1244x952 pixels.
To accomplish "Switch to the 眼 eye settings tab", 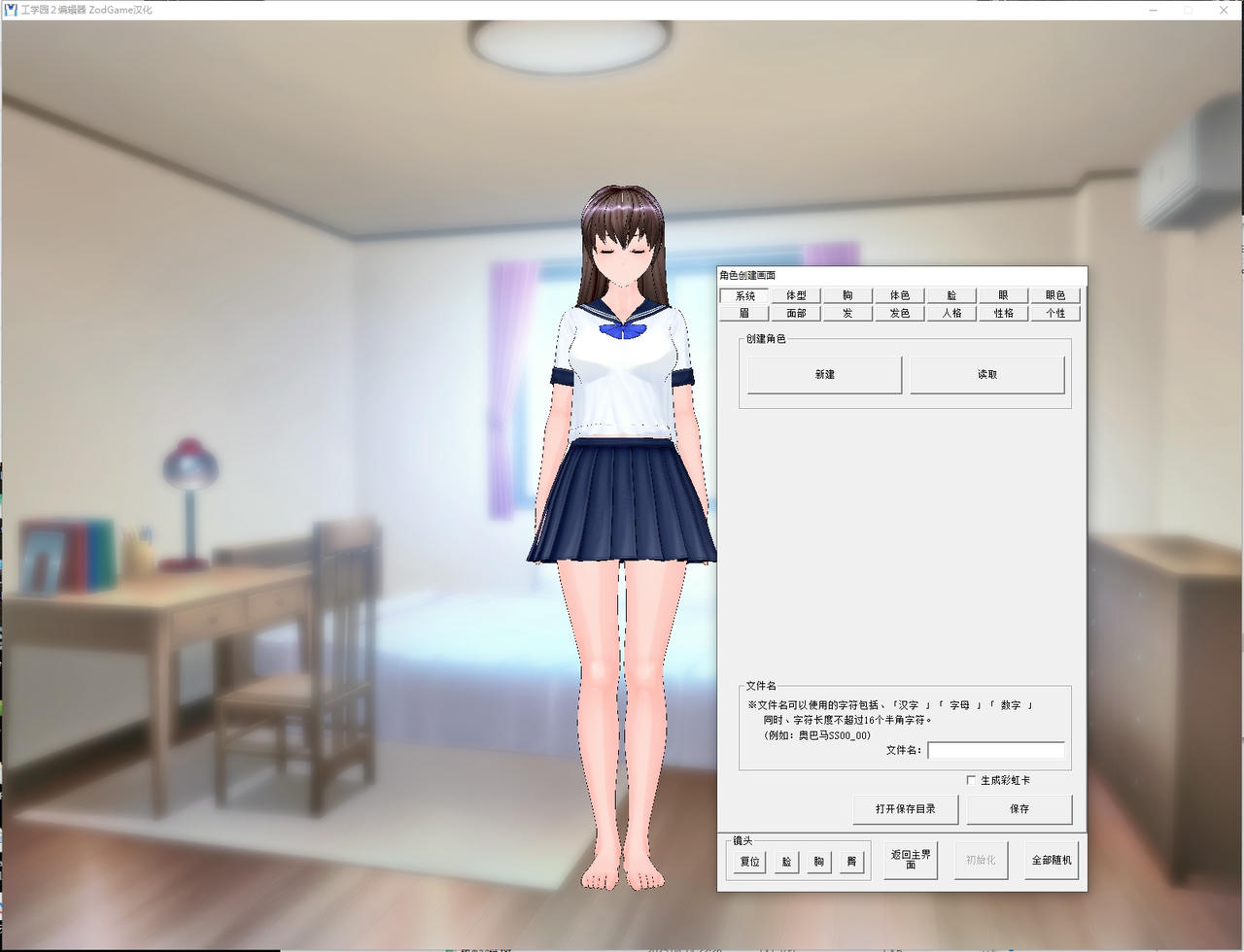I will tap(1003, 294).
